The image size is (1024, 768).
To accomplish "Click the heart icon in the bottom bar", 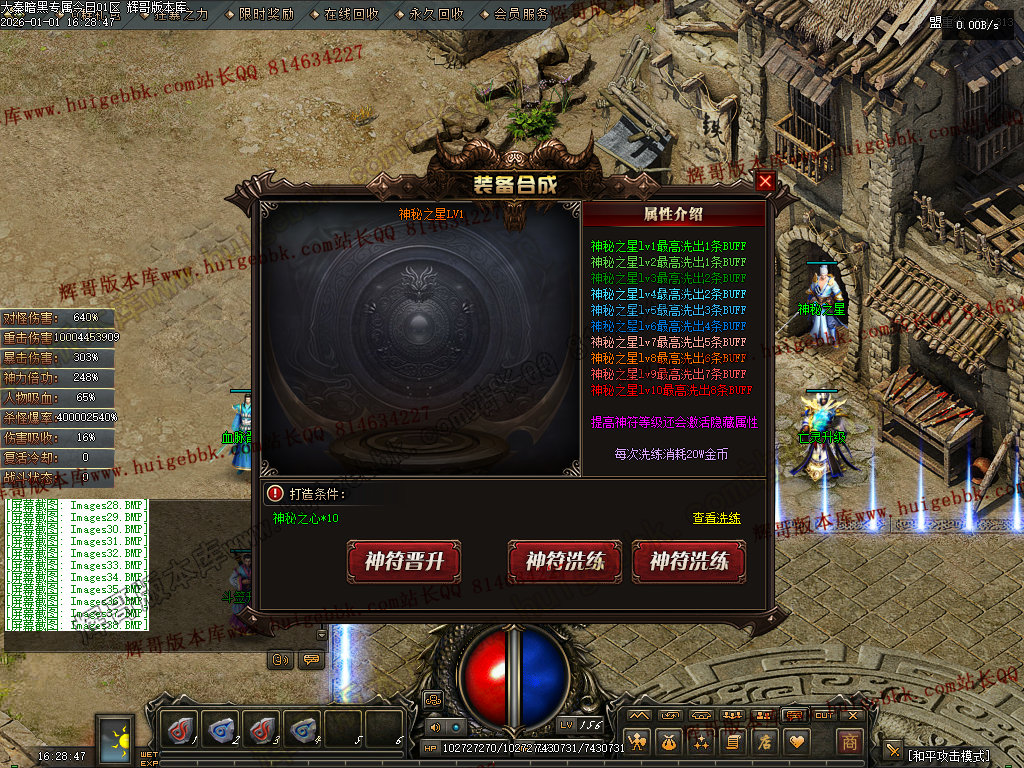I will (796, 742).
